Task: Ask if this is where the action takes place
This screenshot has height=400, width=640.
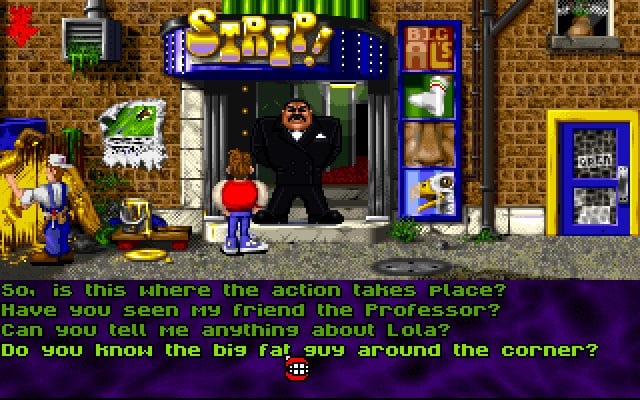Action: (x=253, y=290)
